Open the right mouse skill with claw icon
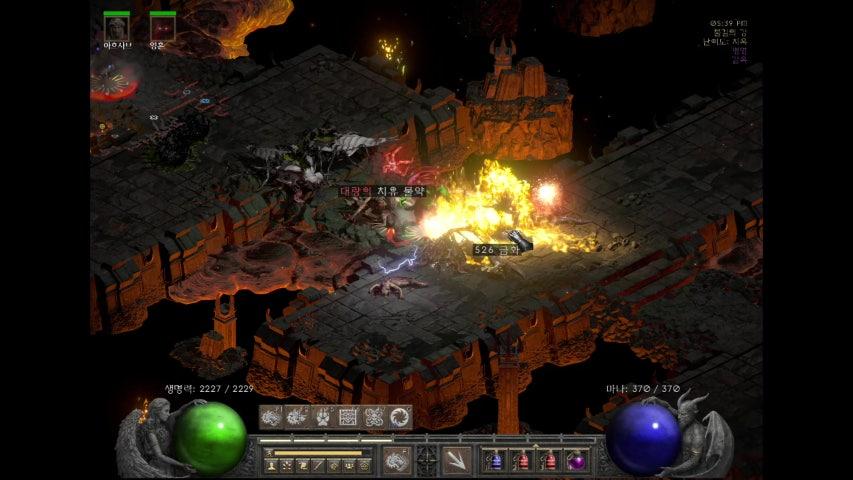Image resolution: width=853 pixels, height=480 pixels. [x=456, y=461]
